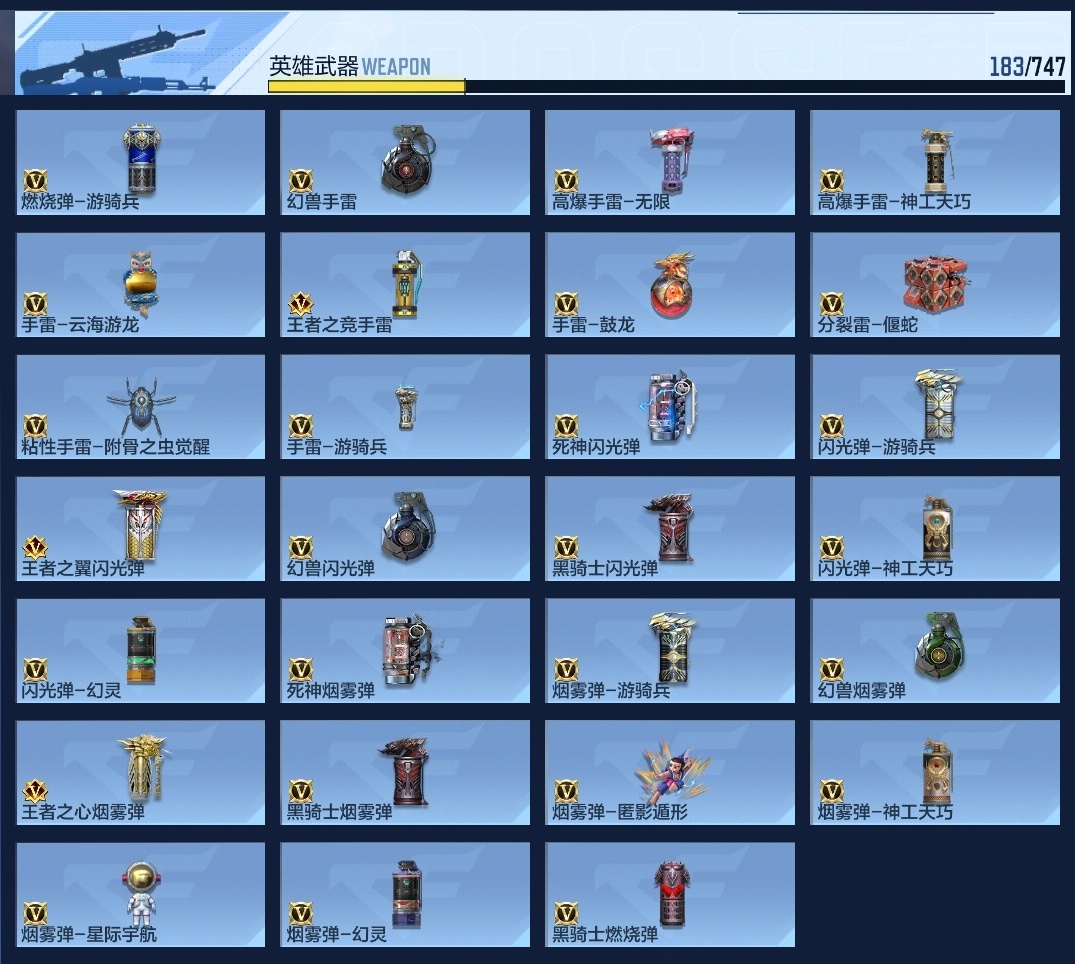Choose the 死神闪光弹 flashbang card
Screen dimensions: 1075x964
[670, 407]
